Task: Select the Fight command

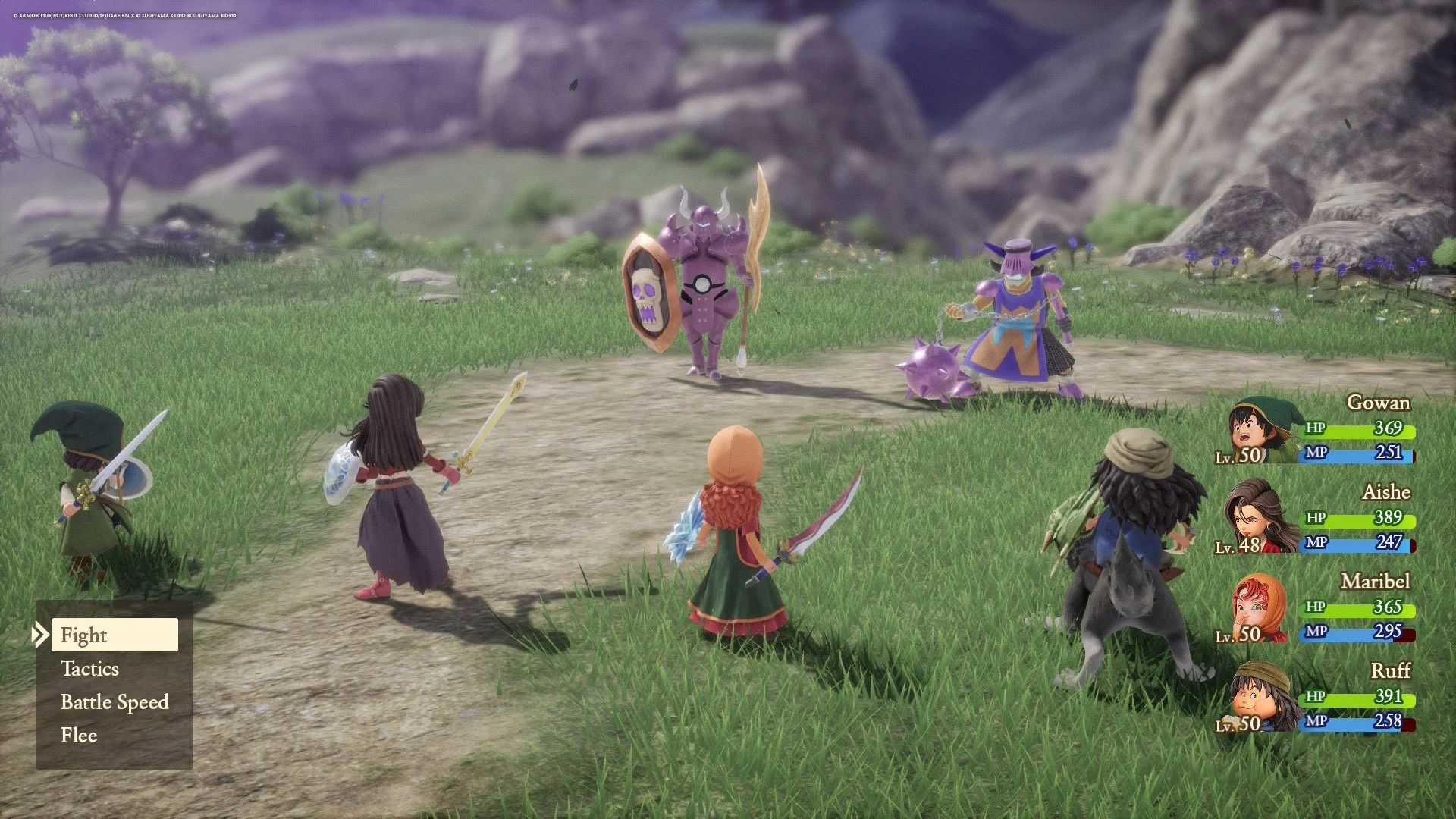Action: (83, 635)
